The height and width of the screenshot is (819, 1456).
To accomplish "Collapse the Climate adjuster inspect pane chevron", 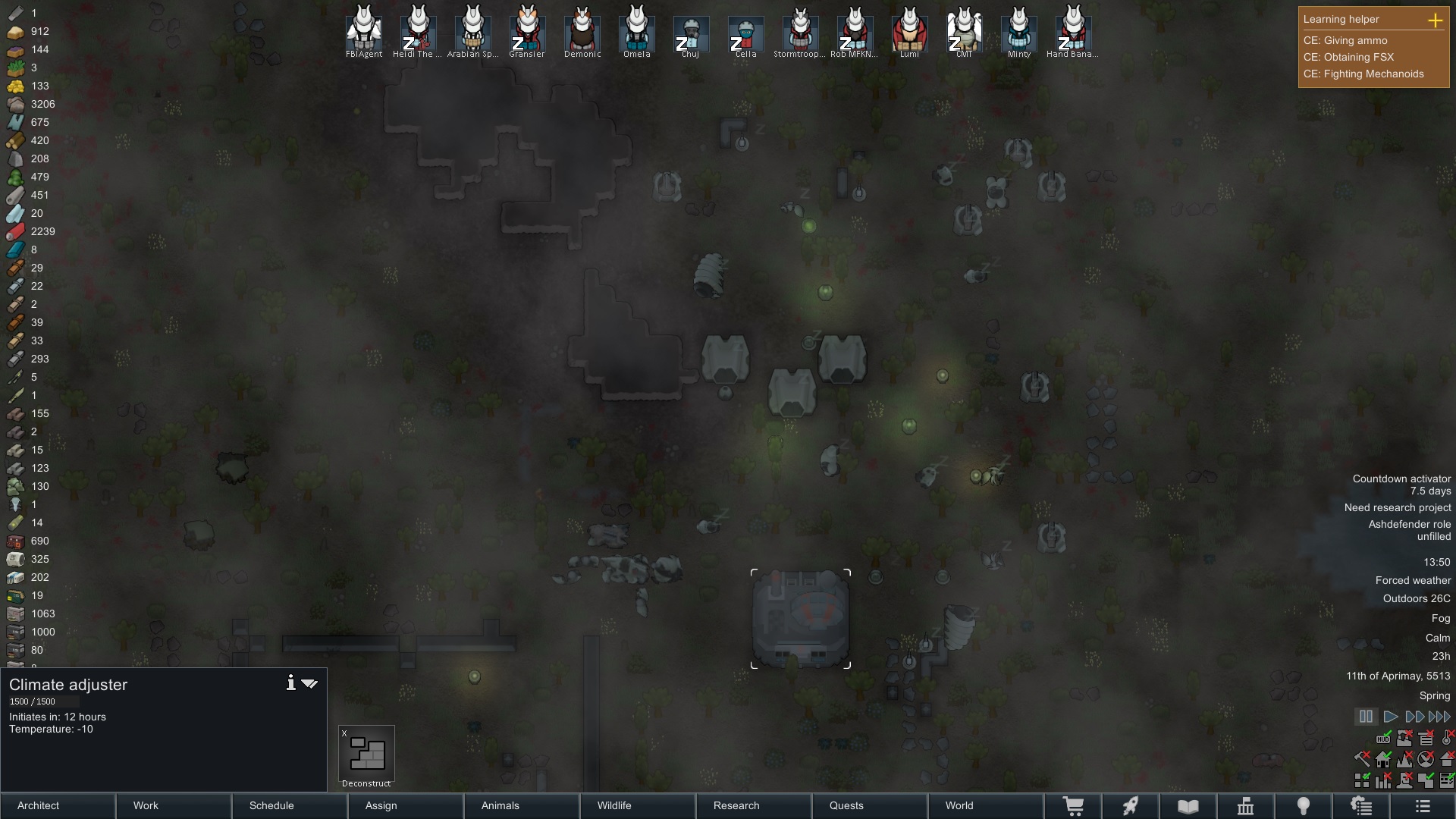I will (x=309, y=683).
